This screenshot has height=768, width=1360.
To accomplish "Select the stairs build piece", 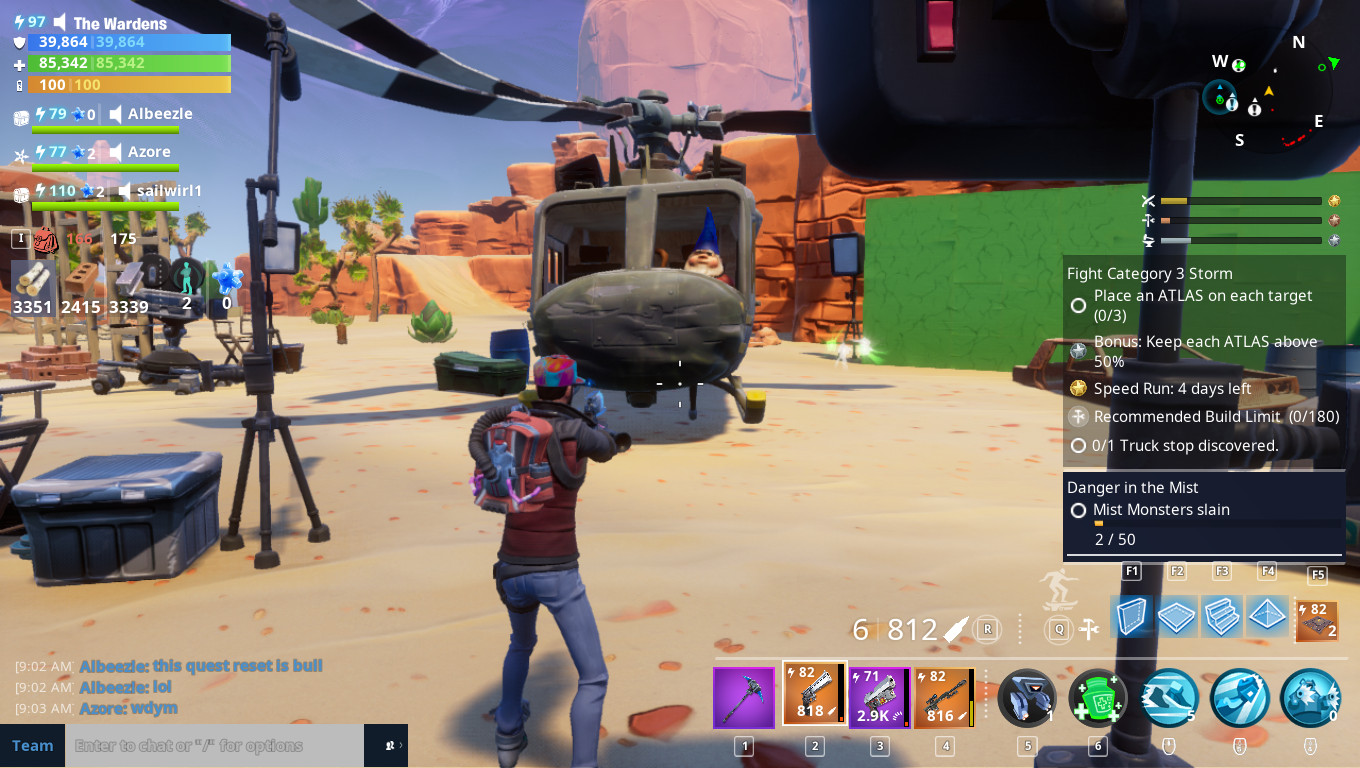I will point(1221,617).
